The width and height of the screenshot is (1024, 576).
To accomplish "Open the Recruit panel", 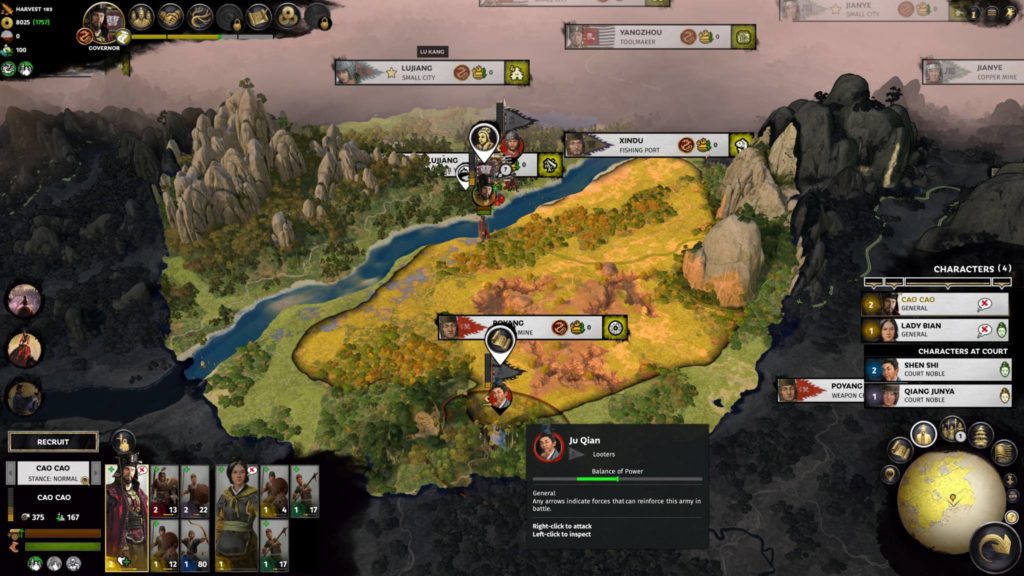I will (x=53, y=441).
